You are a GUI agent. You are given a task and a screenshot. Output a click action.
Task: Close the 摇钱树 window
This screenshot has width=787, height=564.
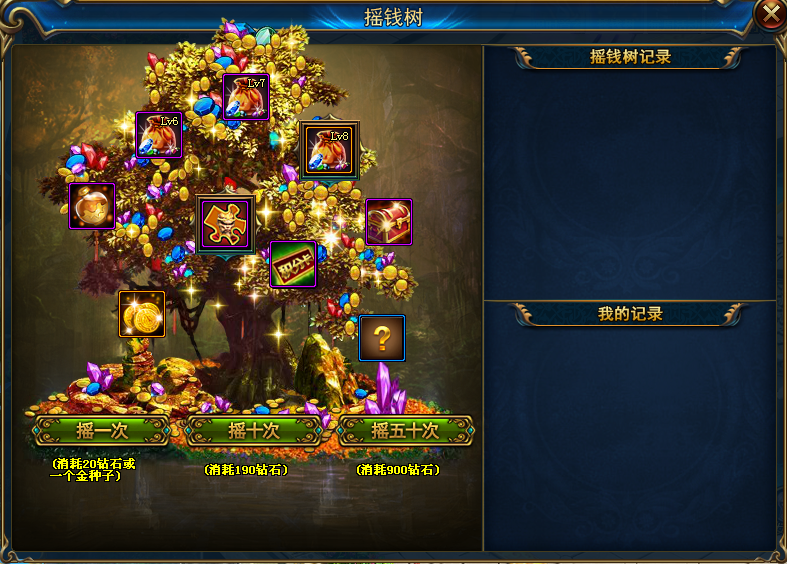click(x=770, y=14)
